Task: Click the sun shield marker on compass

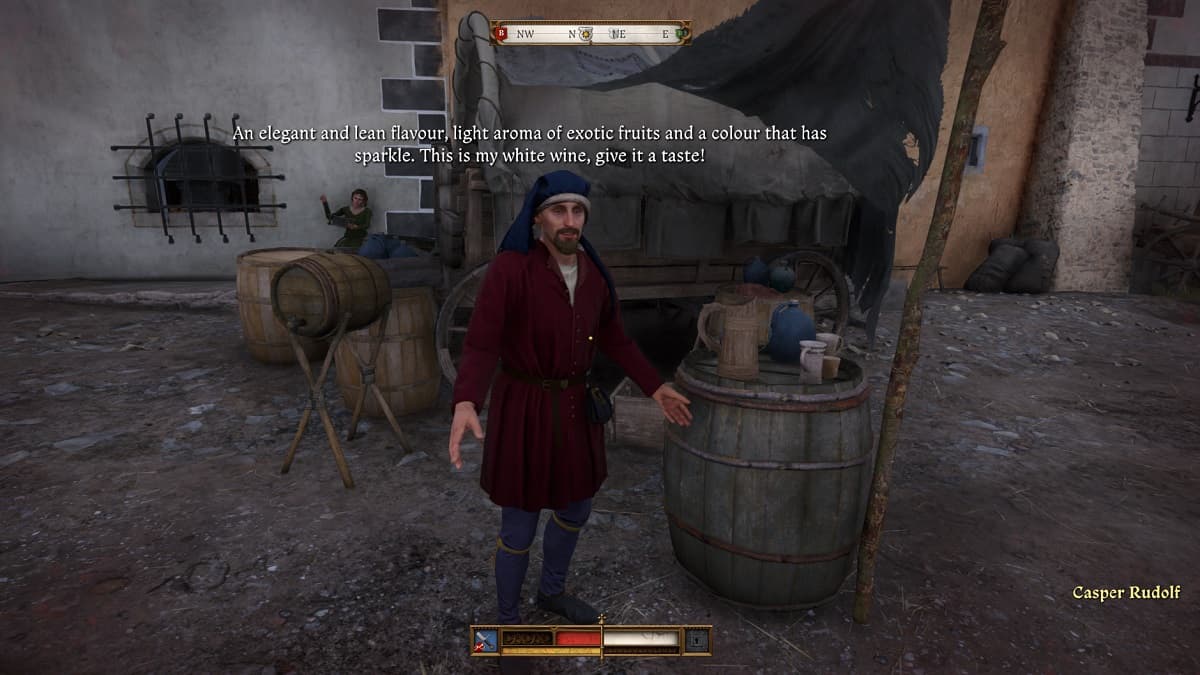Action: (x=586, y=34)
